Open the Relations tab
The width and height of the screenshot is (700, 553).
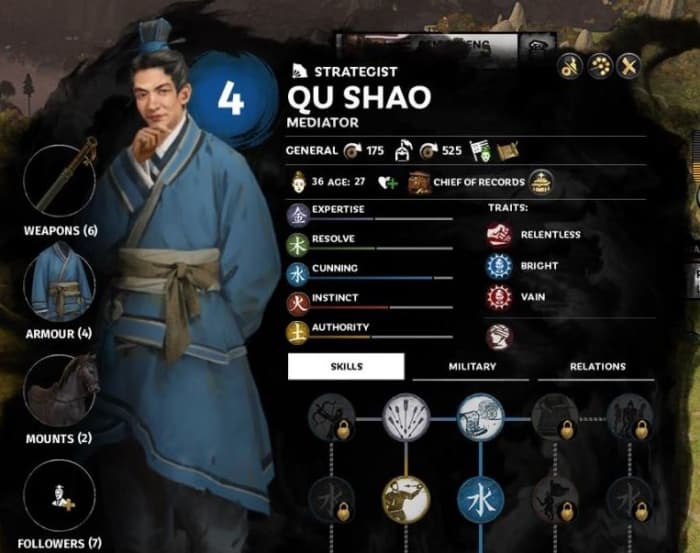pyautogui.click(x=597, y=366)
